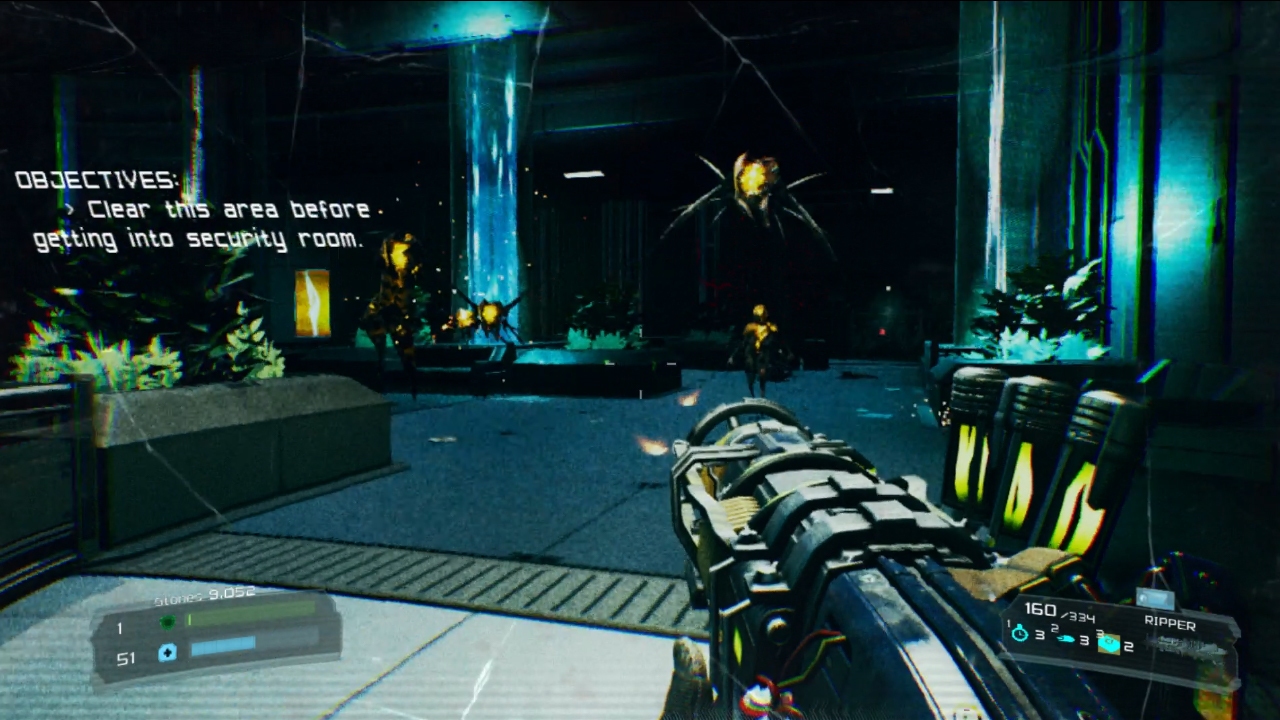Toggle the number 1 health counter display
Screen dimensions: 1280x720
tap(119, 627)
